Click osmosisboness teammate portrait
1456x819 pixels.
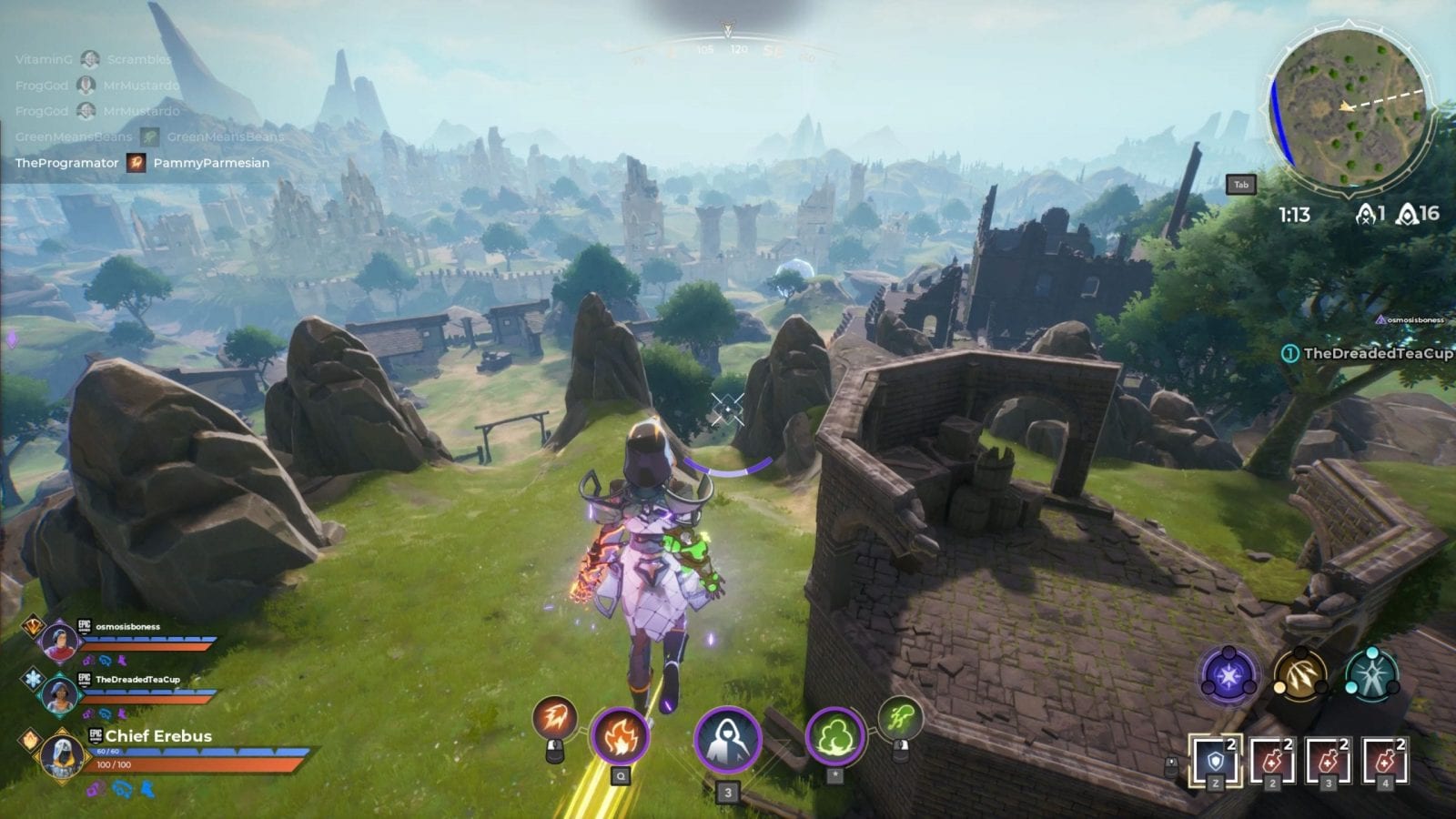point(59,641)
